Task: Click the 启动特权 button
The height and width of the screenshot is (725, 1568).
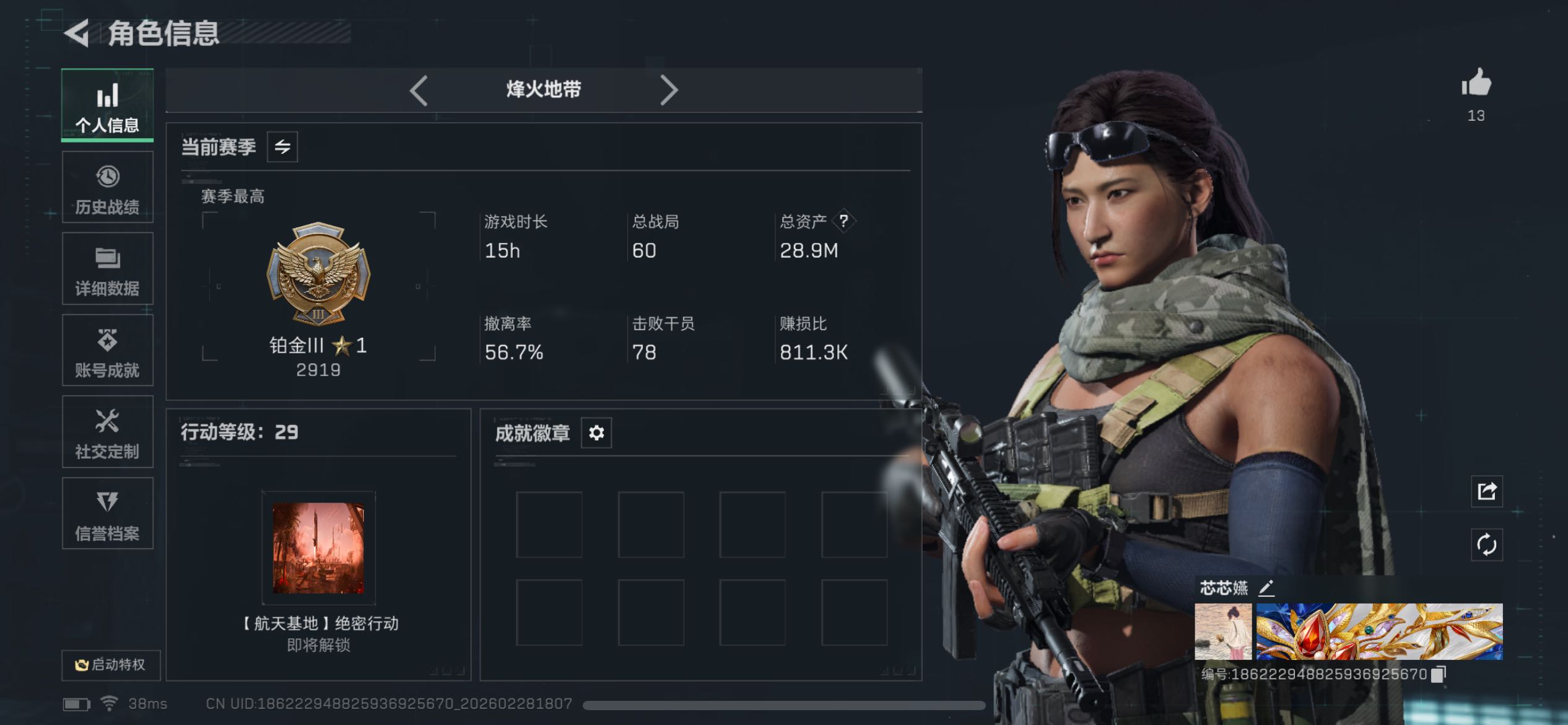Action: click(x=111, y=665)
